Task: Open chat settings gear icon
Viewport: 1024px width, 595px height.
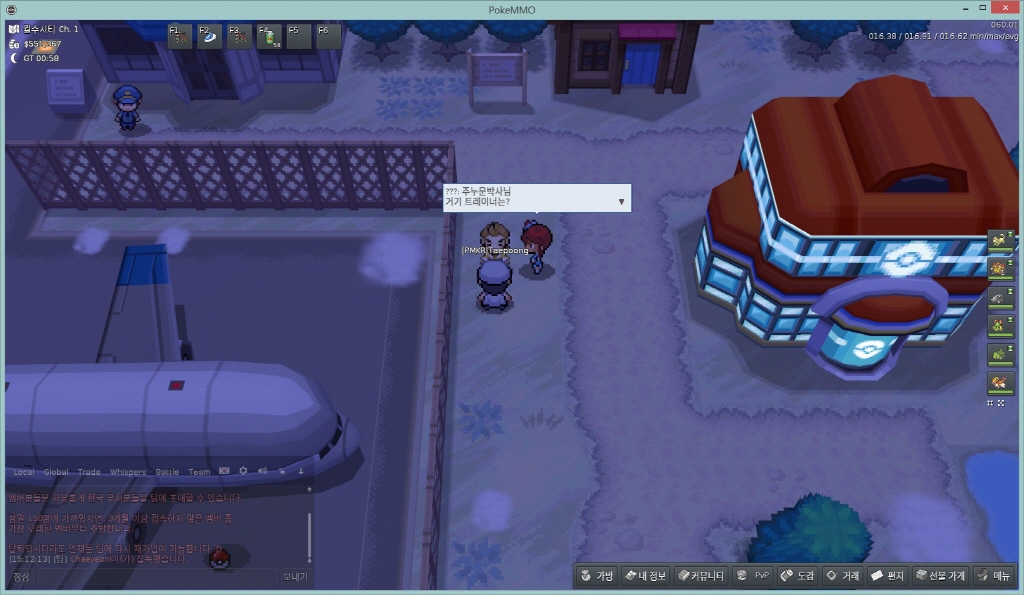Action: [243, 471]
